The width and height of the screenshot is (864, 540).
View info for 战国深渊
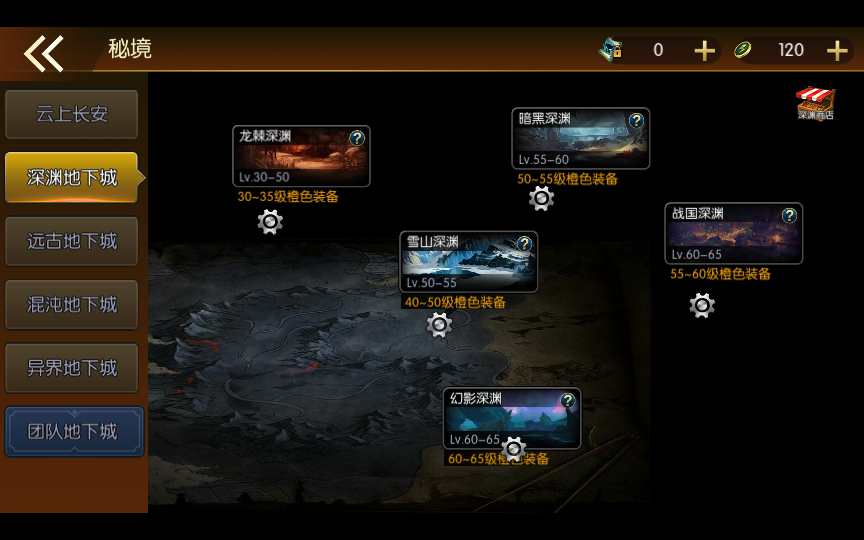[x=789, y=215]
